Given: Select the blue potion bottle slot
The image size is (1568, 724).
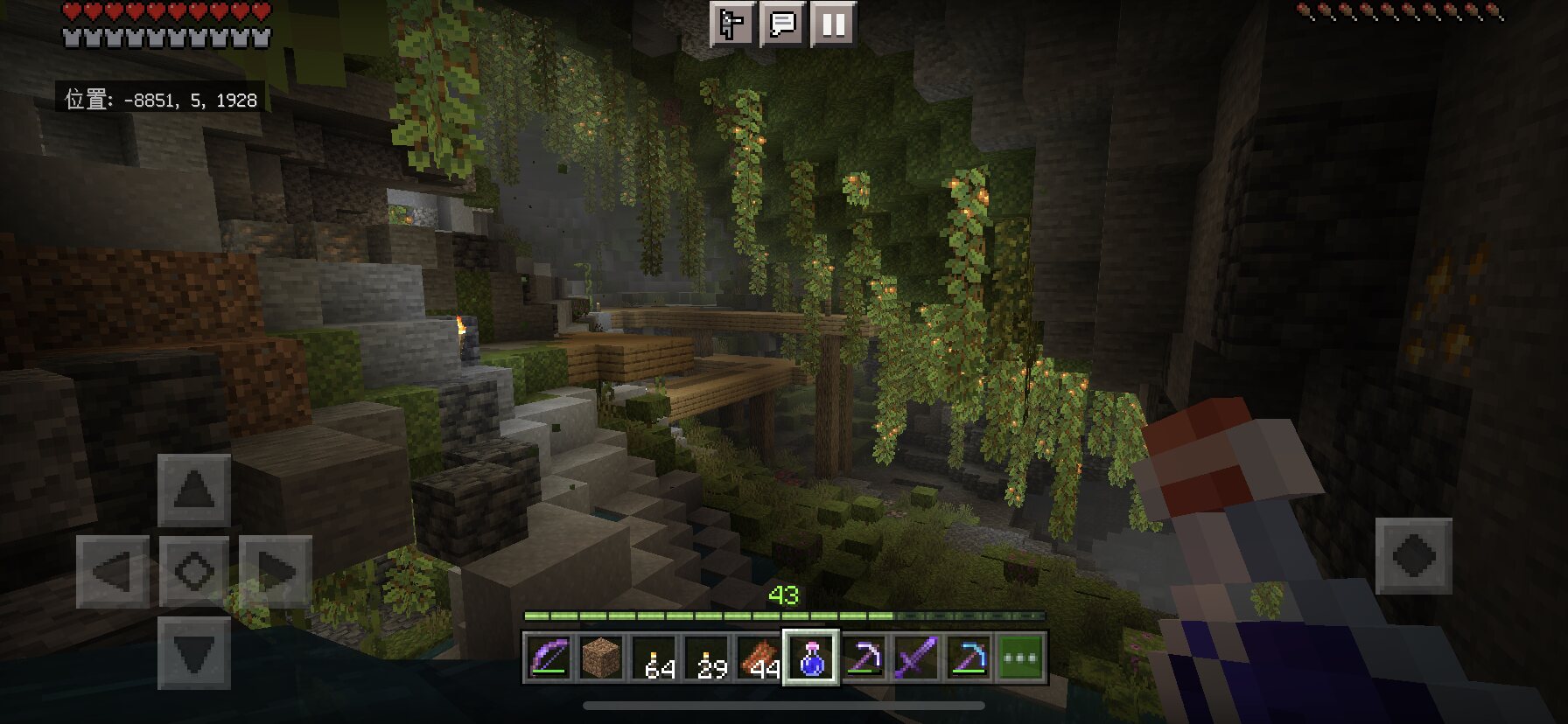Looking at the screenshot, I should [x=811, y=658].
